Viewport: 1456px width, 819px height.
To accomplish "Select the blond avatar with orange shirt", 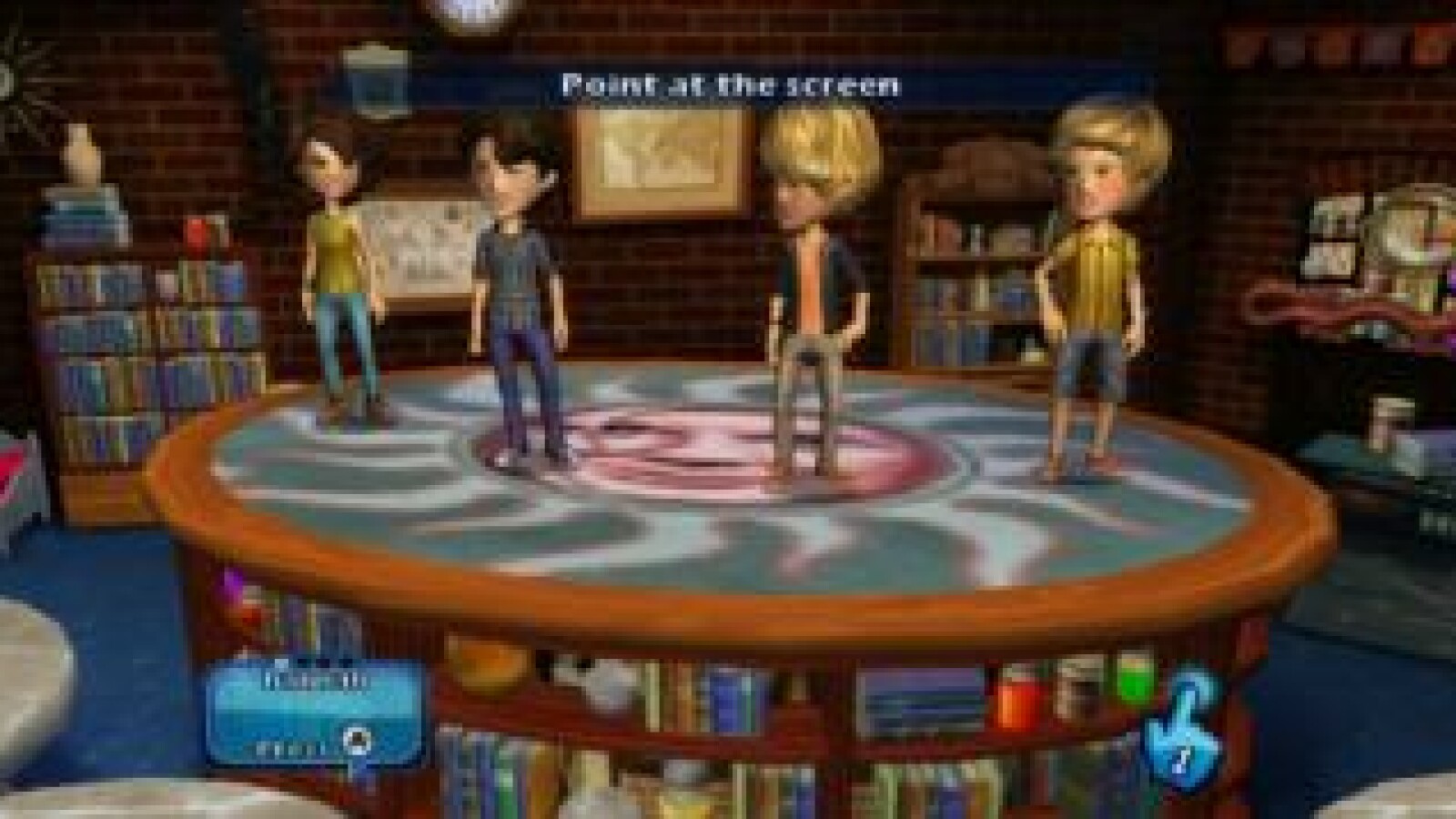I will coord(814,273).
